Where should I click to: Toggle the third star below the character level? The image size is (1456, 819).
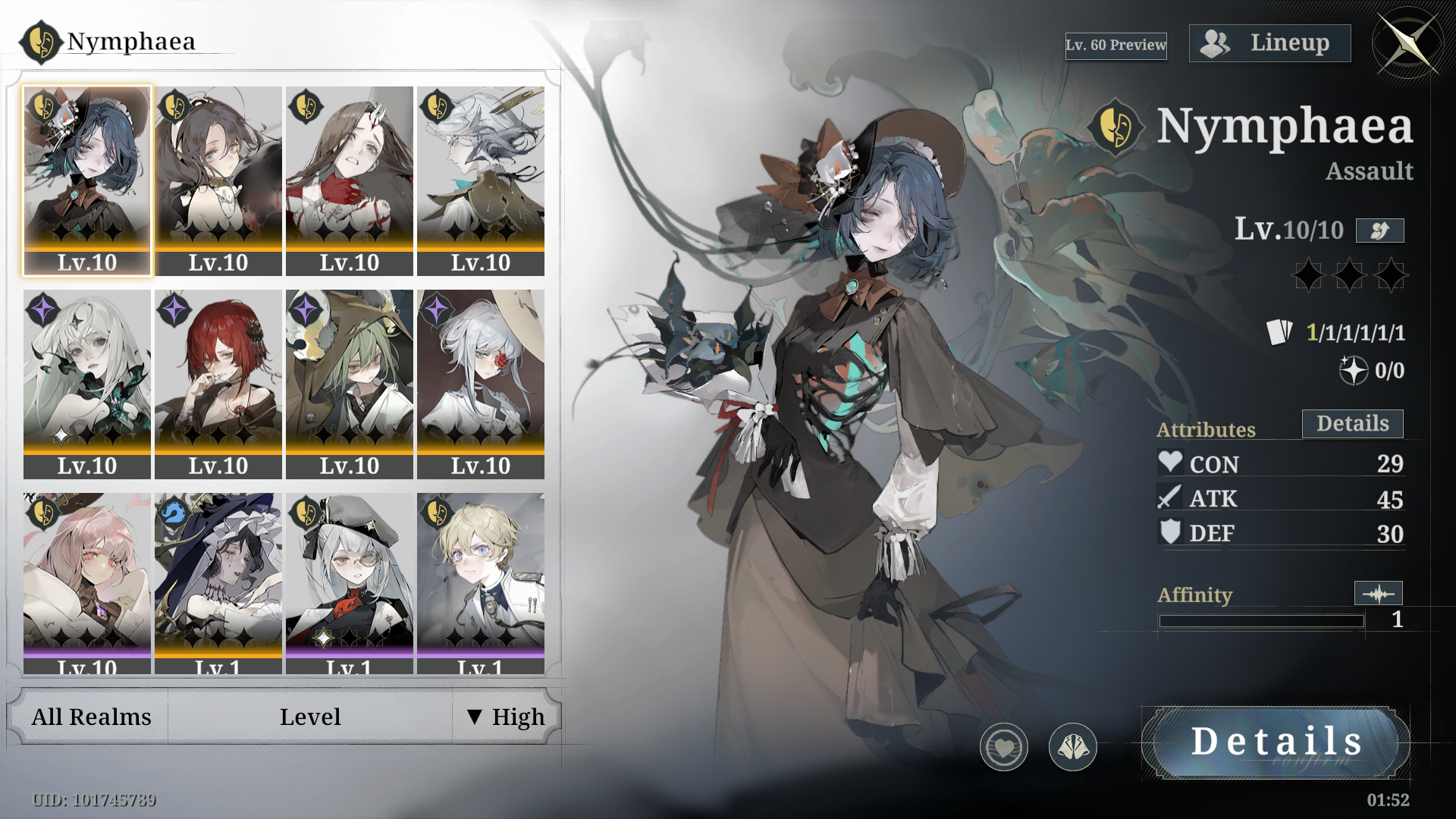[x=1392, y=275]
